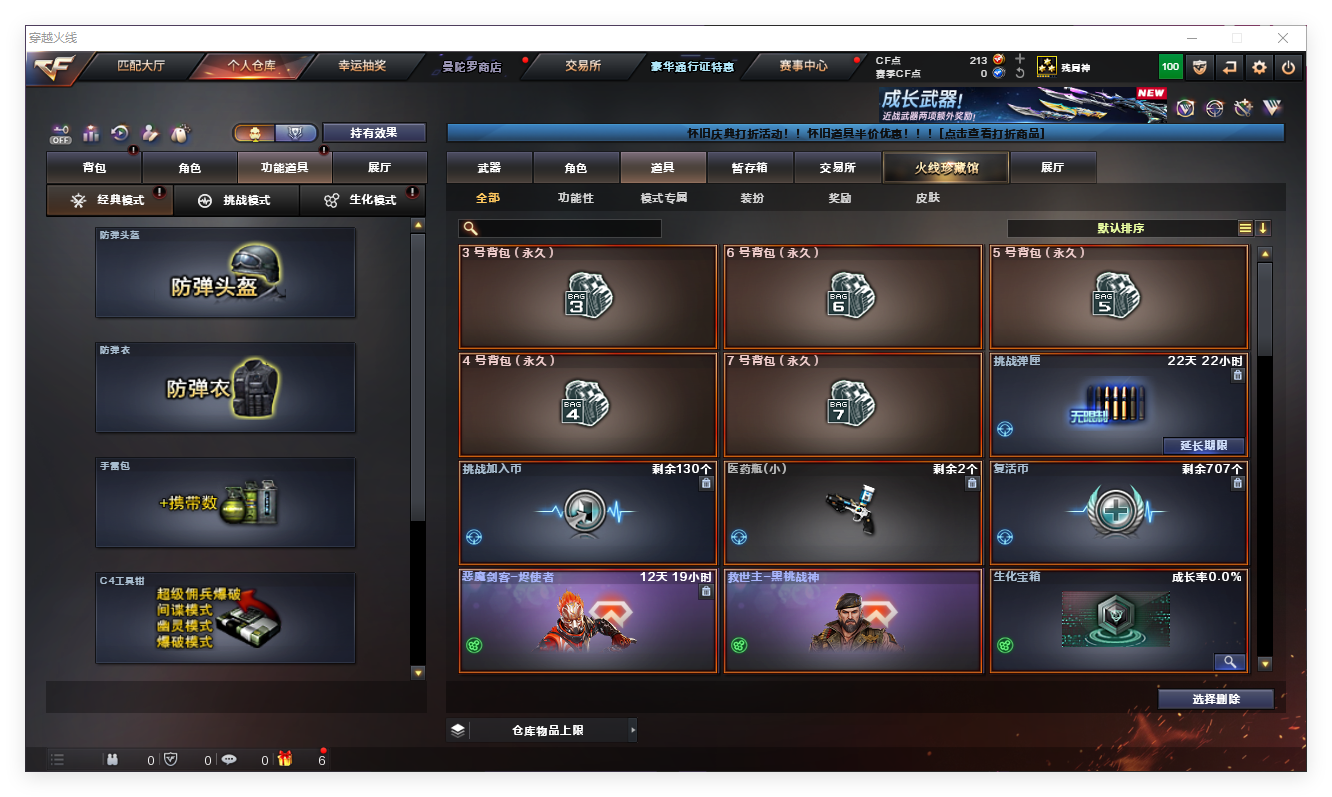The height and width of the screenshot is (797, 1332).
Task: Pick the 防弹衣 body armor item
Action: pyautogui.click(x=225, y=388)
